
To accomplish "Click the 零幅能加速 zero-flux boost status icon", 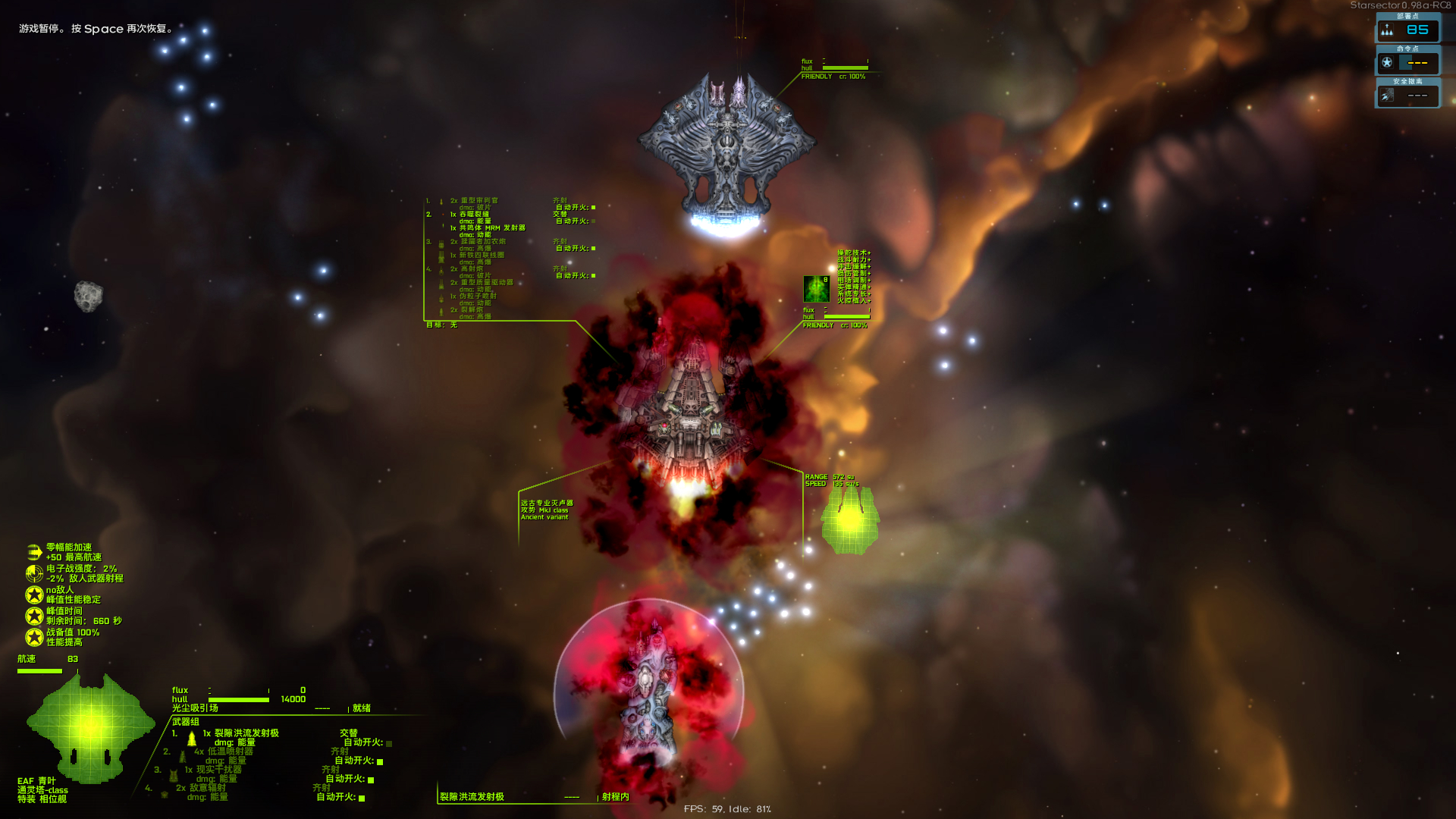I will coord(34,552).
